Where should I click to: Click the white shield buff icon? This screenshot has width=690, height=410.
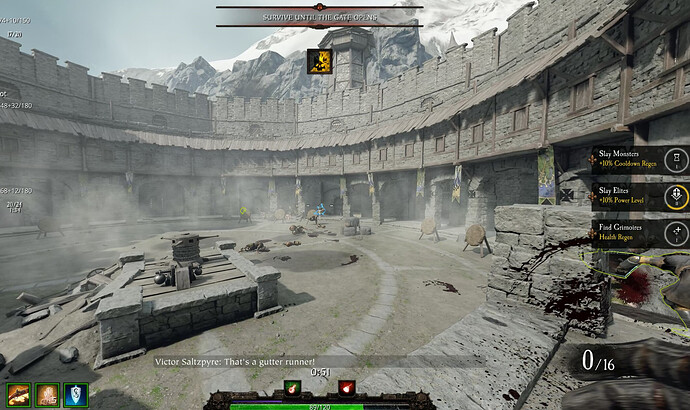(x=76, y=395)
